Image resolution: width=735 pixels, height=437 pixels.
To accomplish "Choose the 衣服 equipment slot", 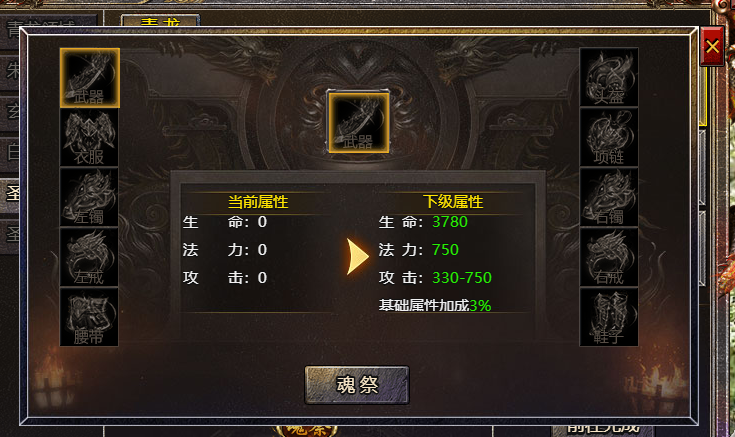I will pyautogui.click(x=90, y=137).
